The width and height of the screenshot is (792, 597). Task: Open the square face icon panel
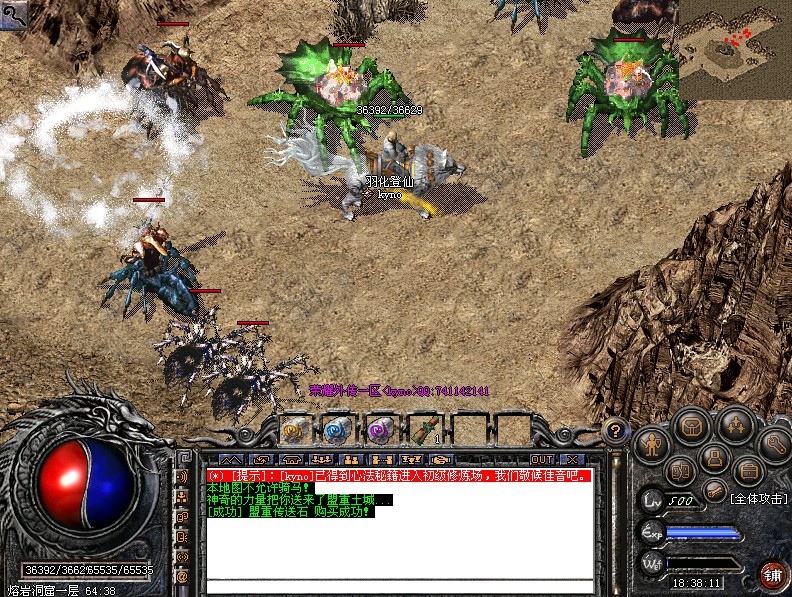click(x=713, y=459)
